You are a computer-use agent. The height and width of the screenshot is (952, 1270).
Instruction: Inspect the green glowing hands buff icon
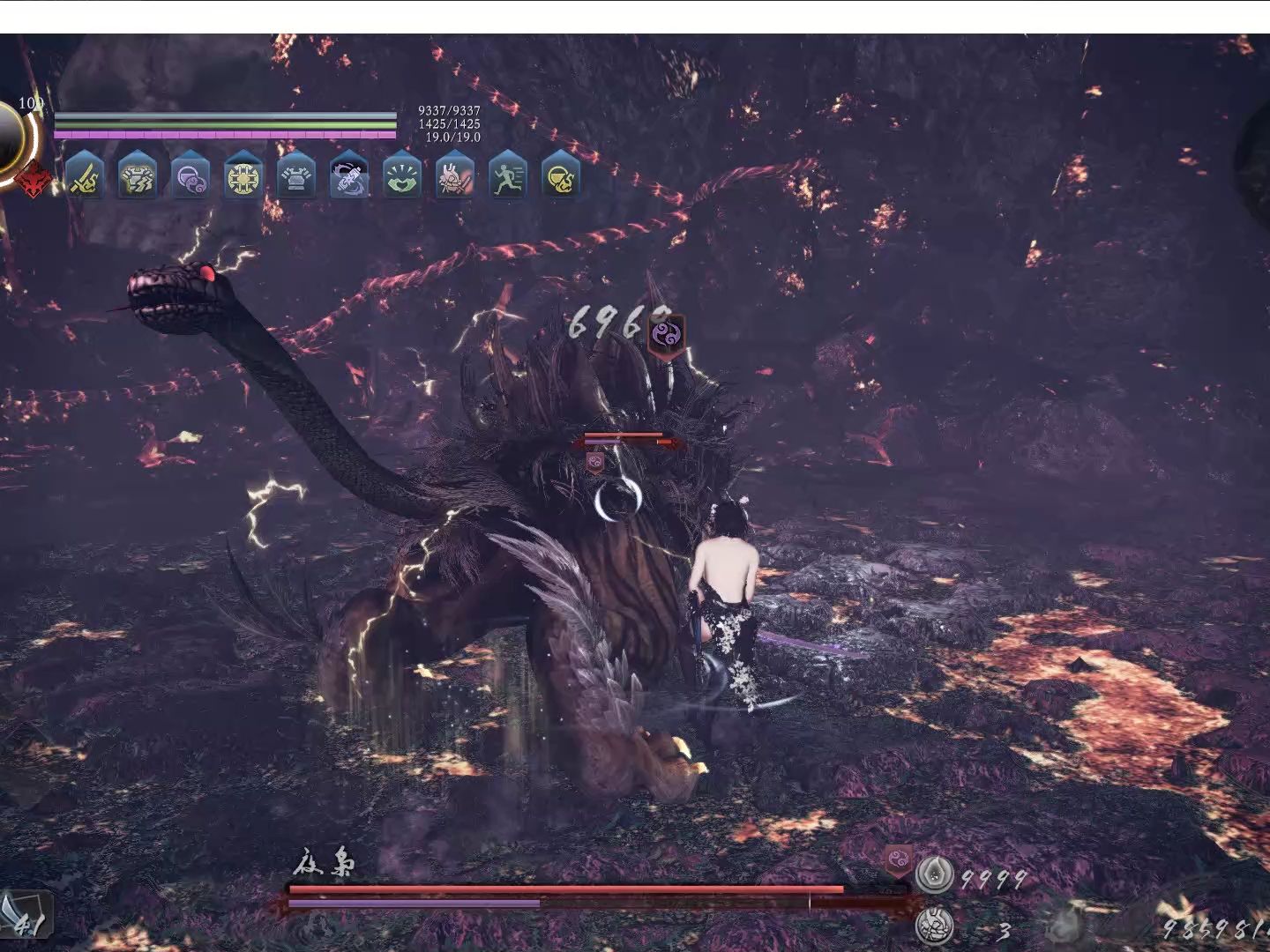402,175
